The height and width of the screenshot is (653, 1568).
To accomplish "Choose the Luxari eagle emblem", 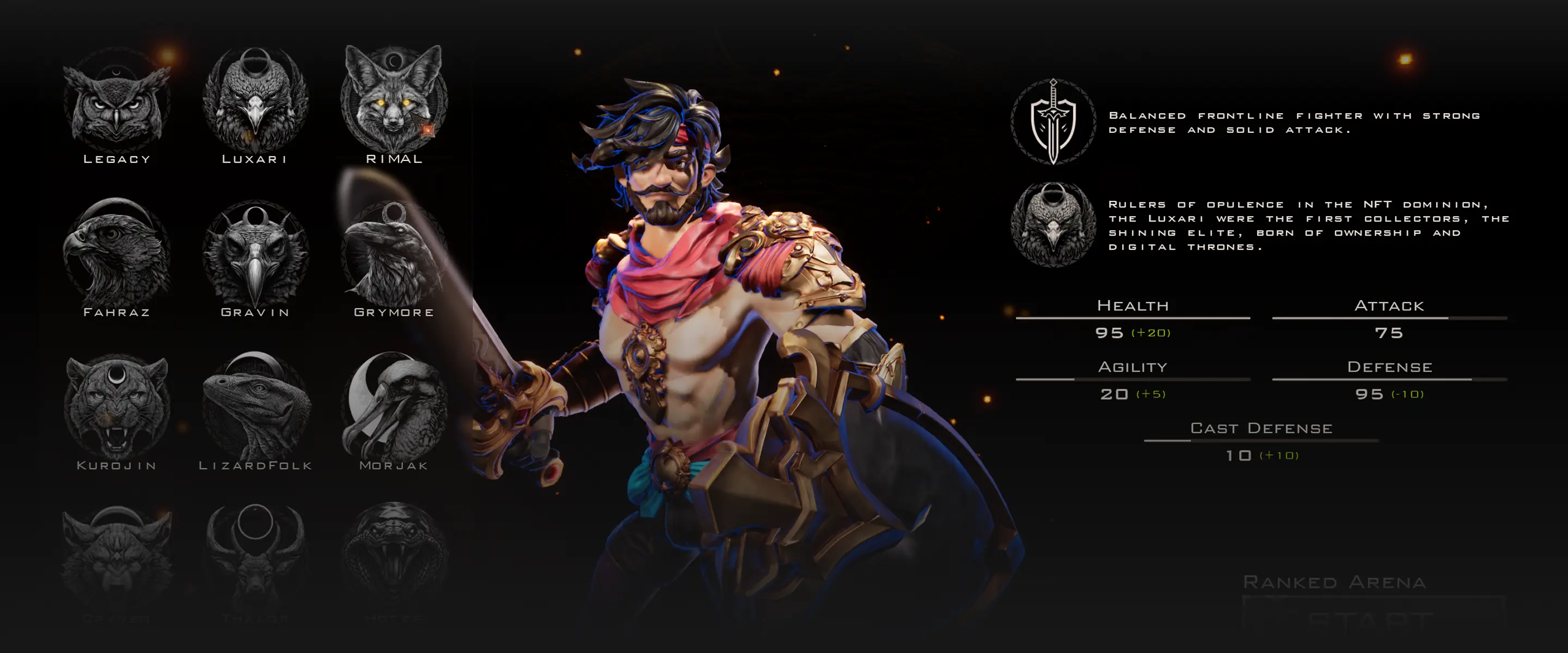I will [255, 101].
